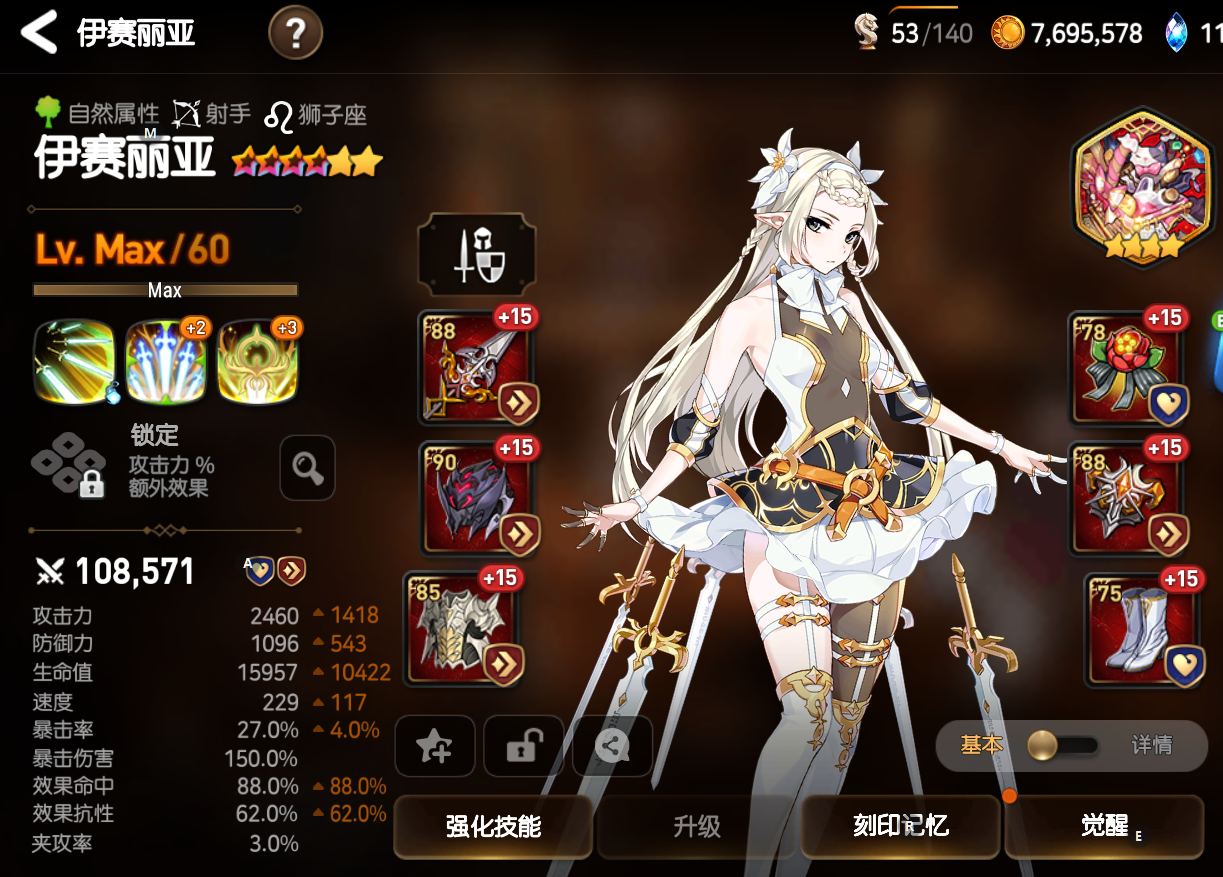Click the share icon button
The width and height of the screenshot is (1223, 877).
pyautogui.click(x=612, y=746)
